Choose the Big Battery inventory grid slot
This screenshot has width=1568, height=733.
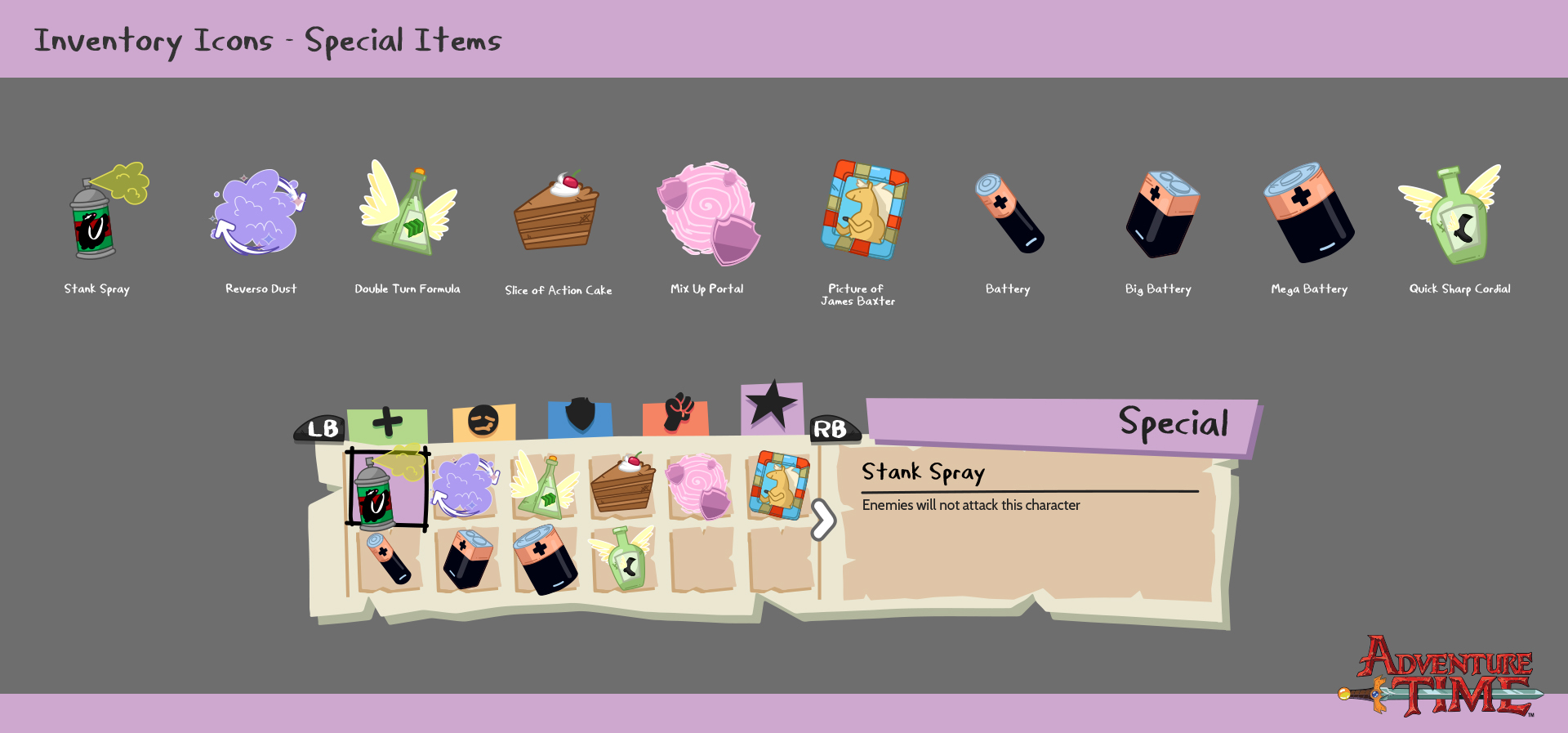[466, 559]
